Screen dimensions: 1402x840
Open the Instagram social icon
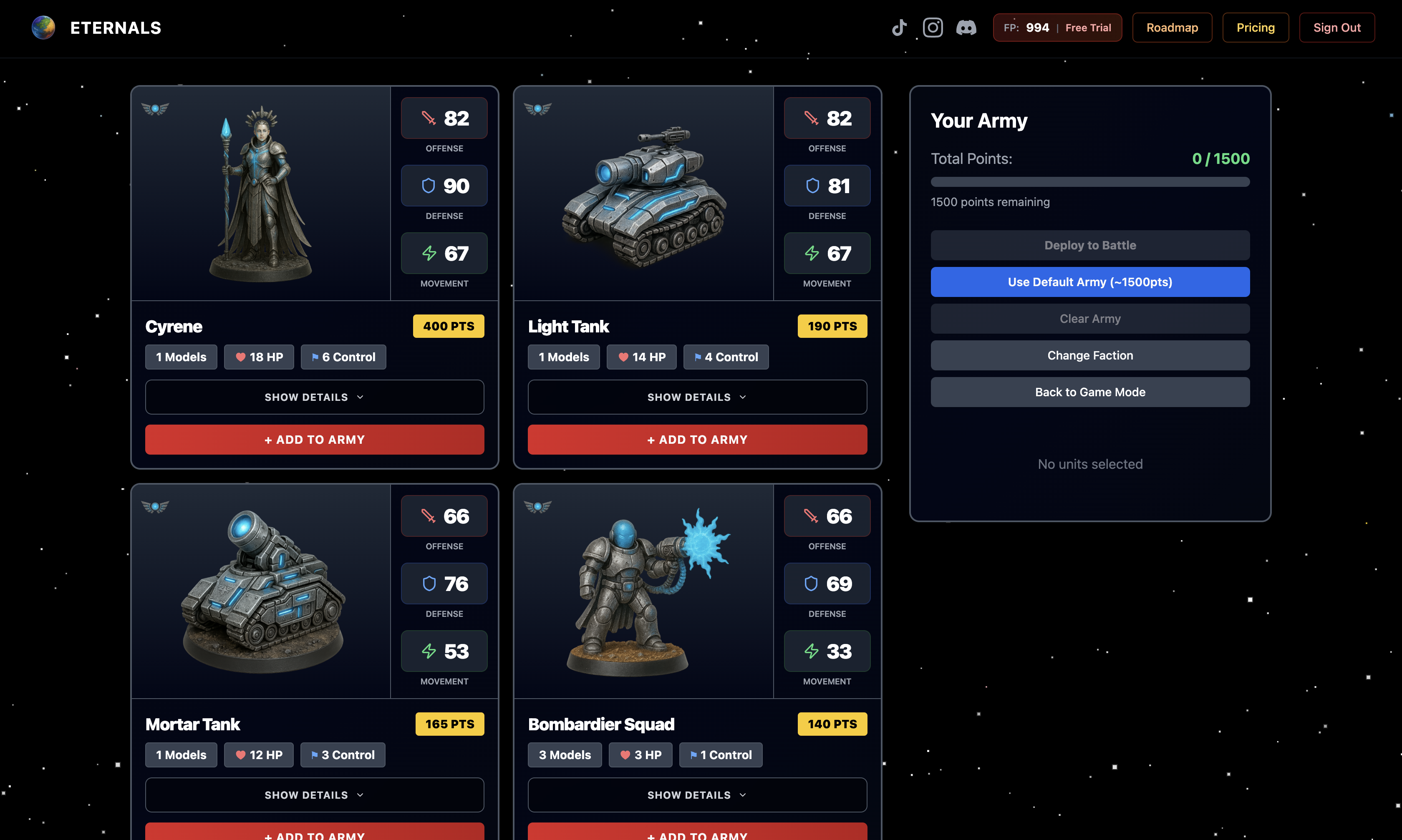tap(933, 27)
